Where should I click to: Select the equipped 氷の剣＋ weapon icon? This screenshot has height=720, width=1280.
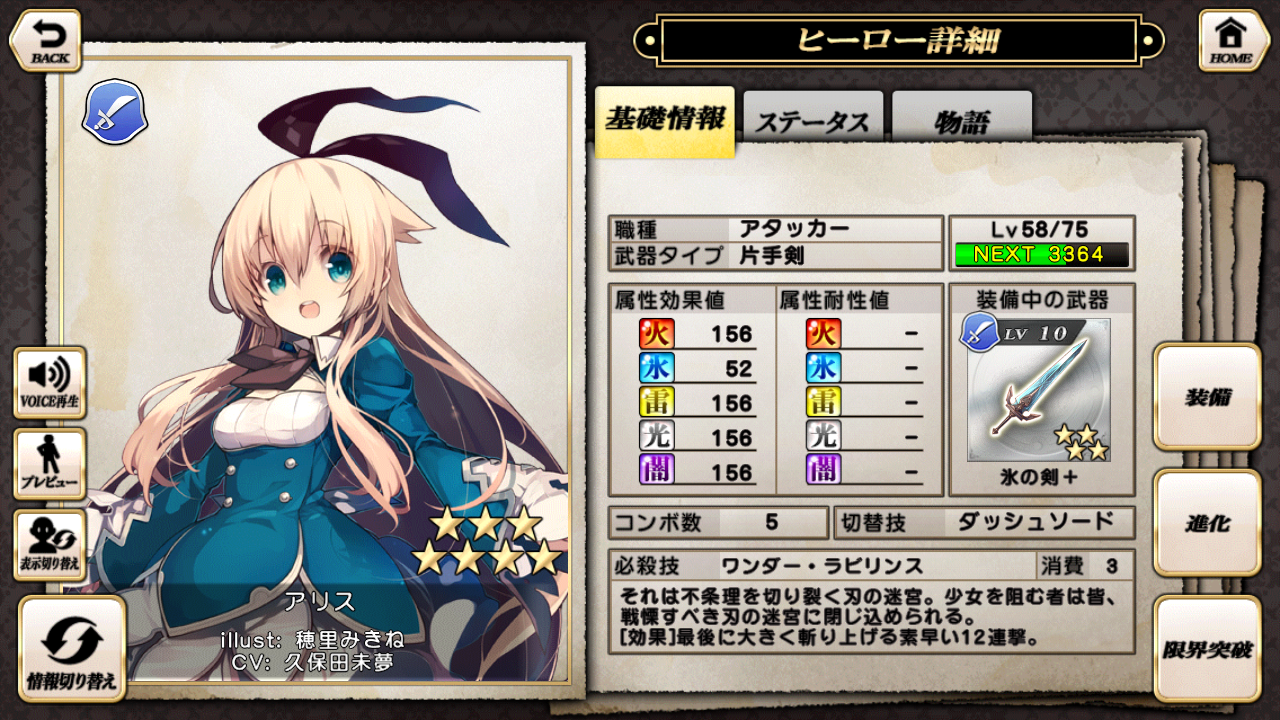coord(1040,390)
